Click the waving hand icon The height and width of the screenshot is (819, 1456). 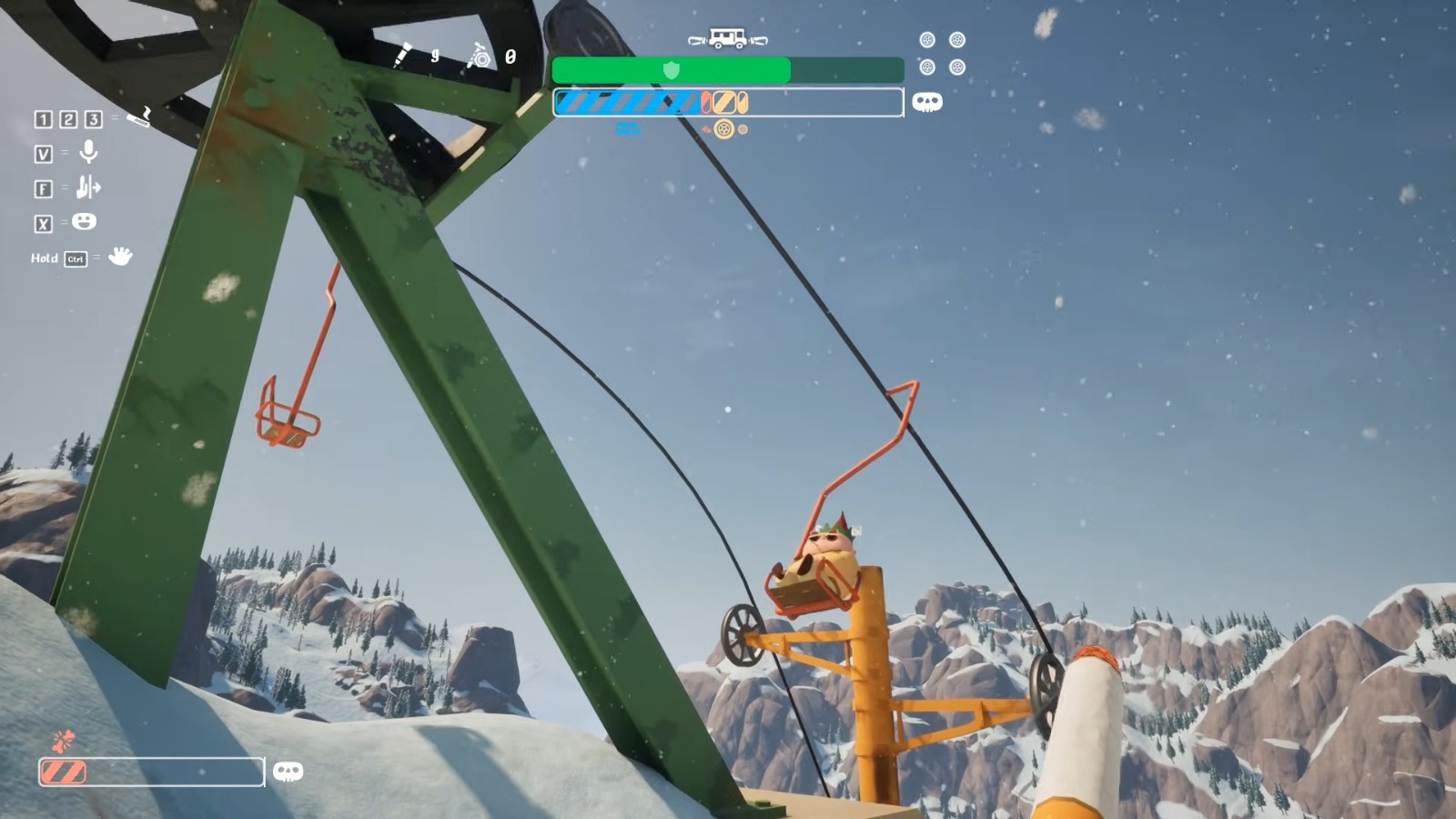119,257
